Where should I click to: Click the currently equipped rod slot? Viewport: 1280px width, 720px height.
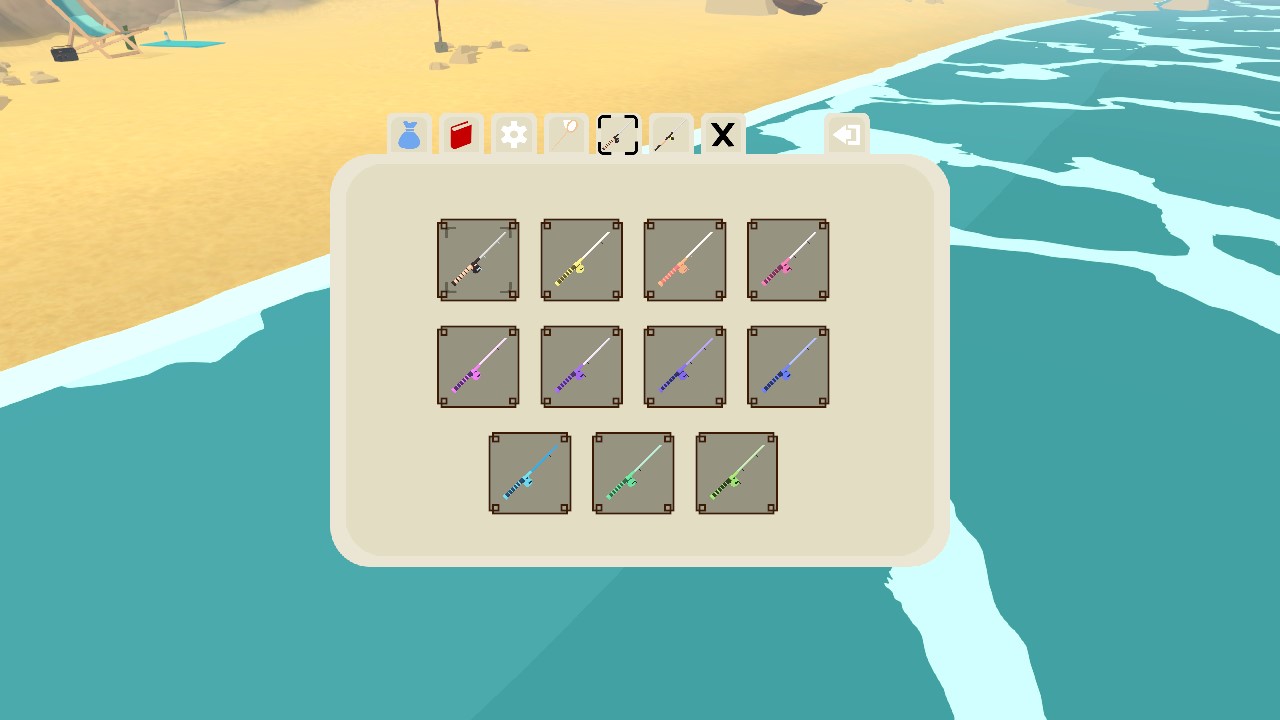[478, 259]
